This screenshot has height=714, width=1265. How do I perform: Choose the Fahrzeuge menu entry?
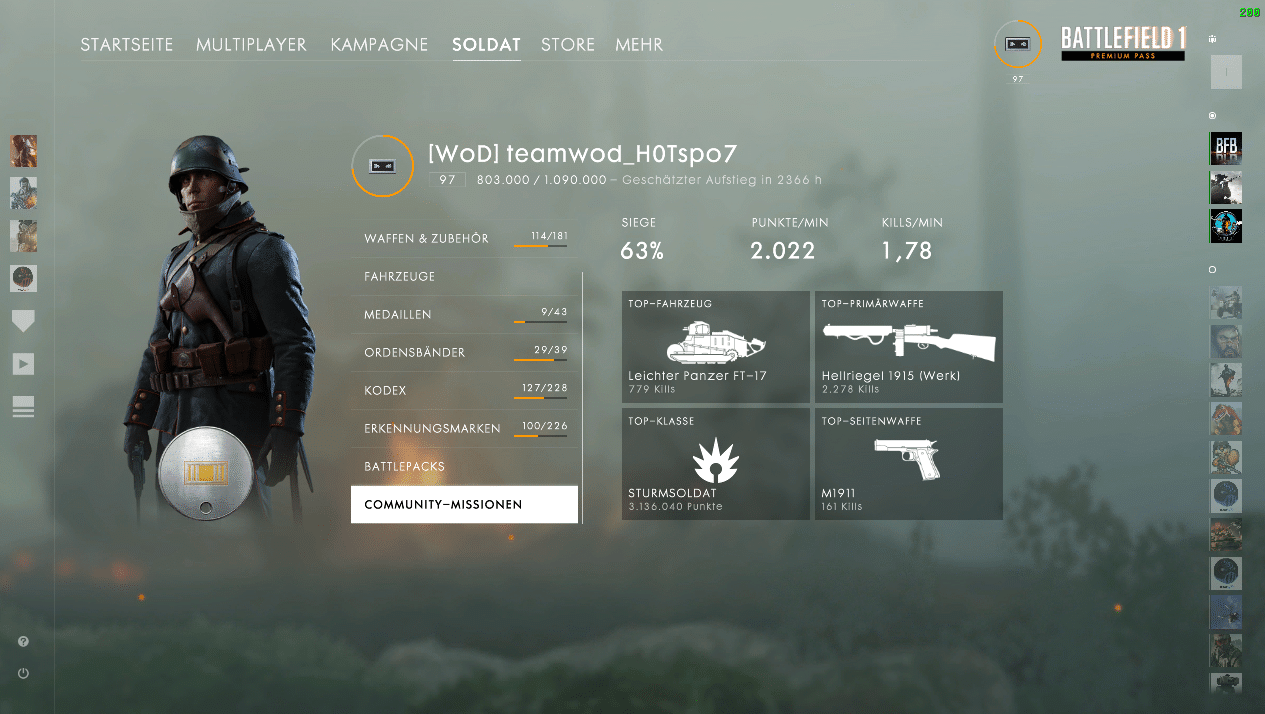click(465, 277)
